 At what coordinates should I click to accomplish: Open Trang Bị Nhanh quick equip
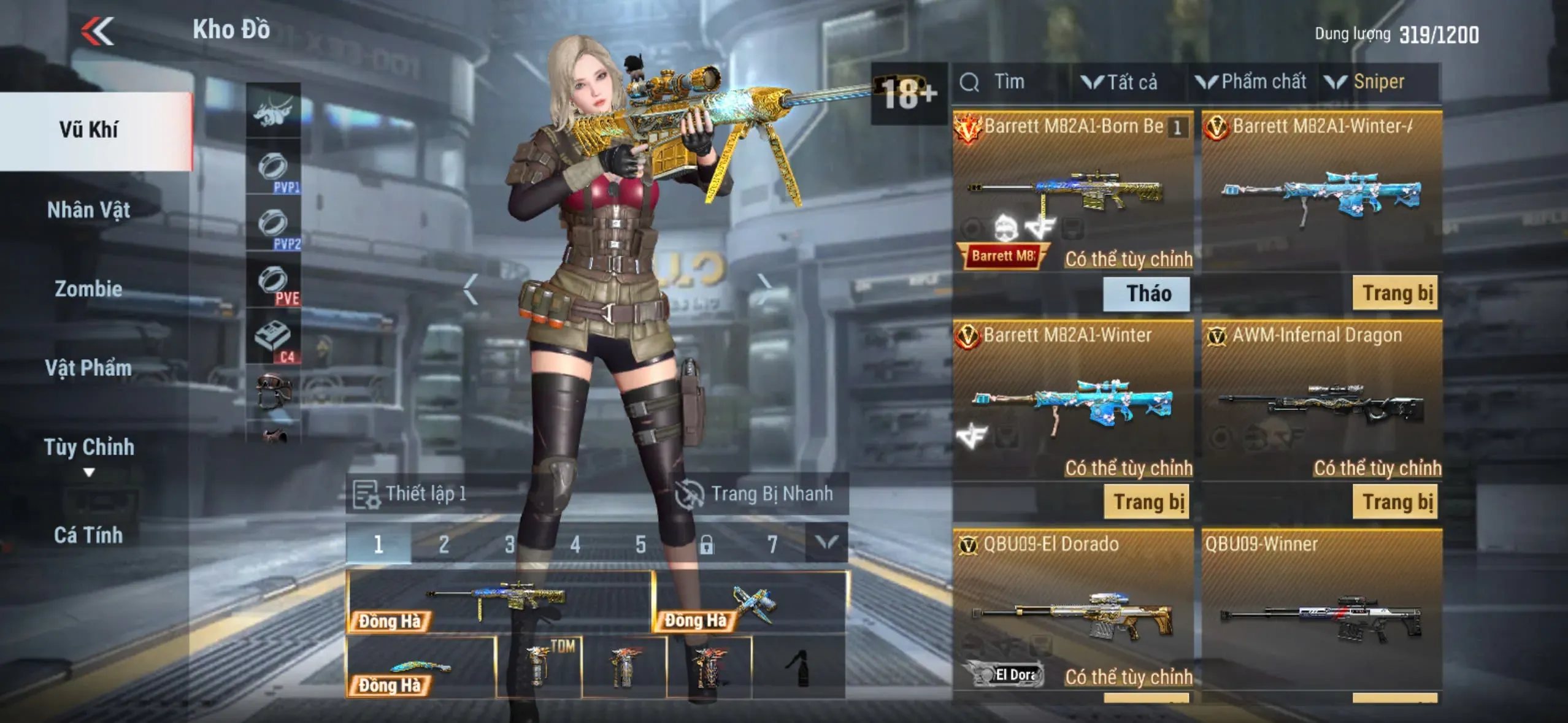point(756,494)
